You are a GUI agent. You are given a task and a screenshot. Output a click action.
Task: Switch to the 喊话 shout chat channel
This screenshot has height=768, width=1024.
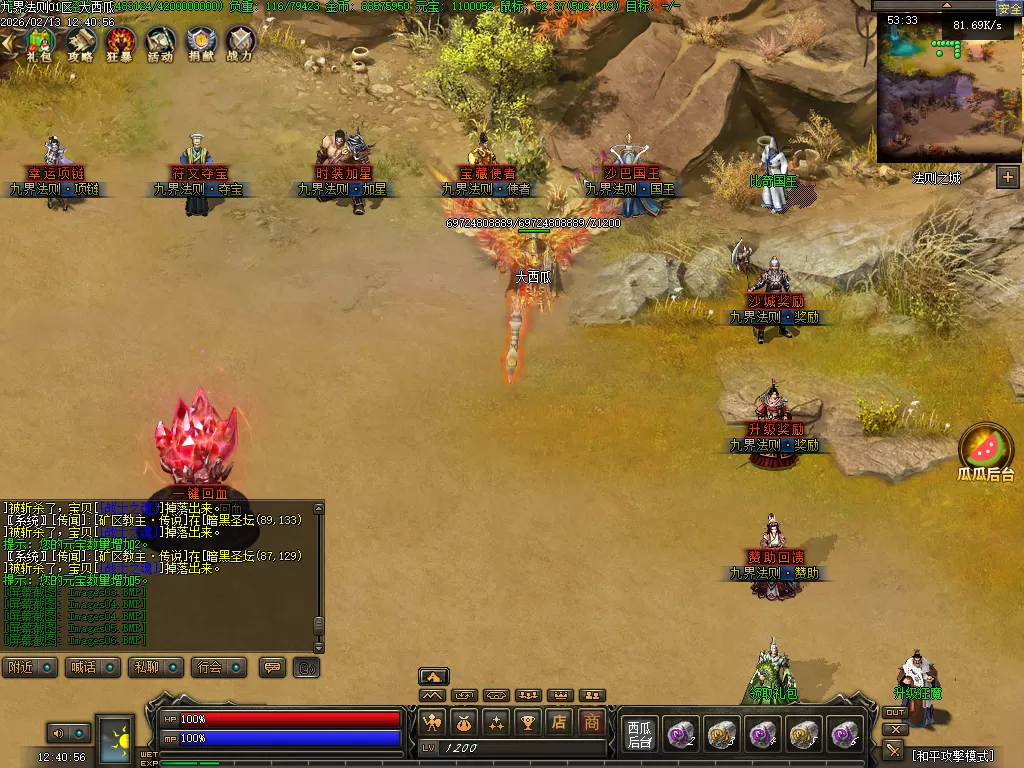pyautogui.click(x=93, y=667)
